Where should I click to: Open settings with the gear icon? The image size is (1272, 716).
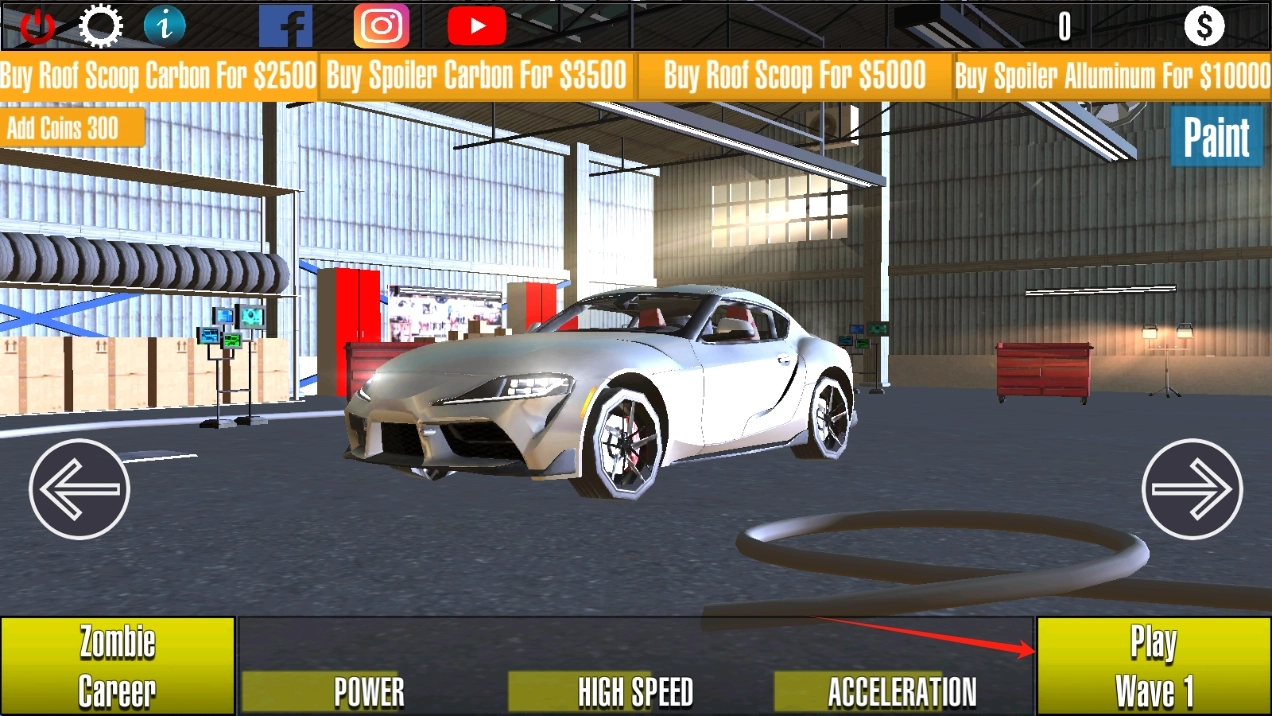100,26
